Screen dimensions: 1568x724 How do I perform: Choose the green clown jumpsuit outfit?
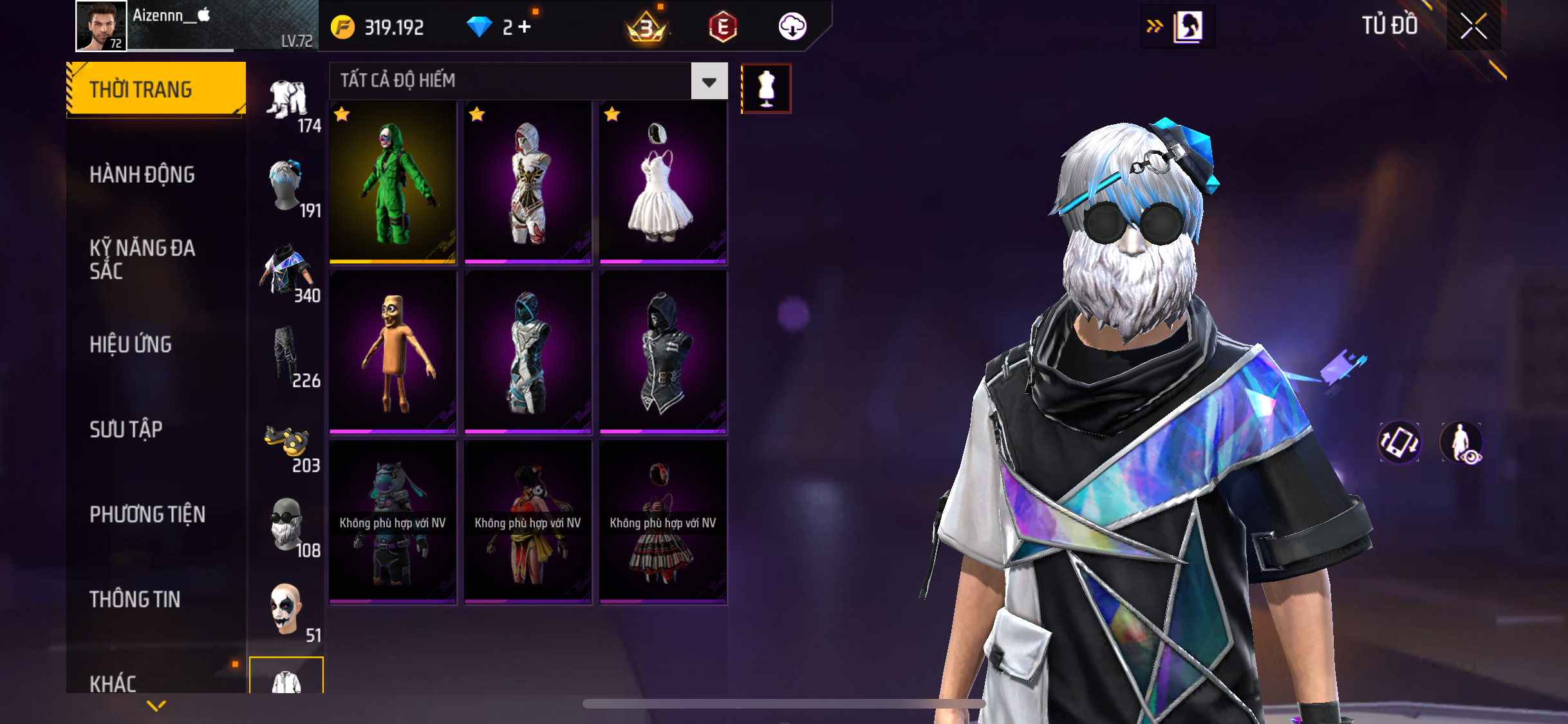[393, 183]
